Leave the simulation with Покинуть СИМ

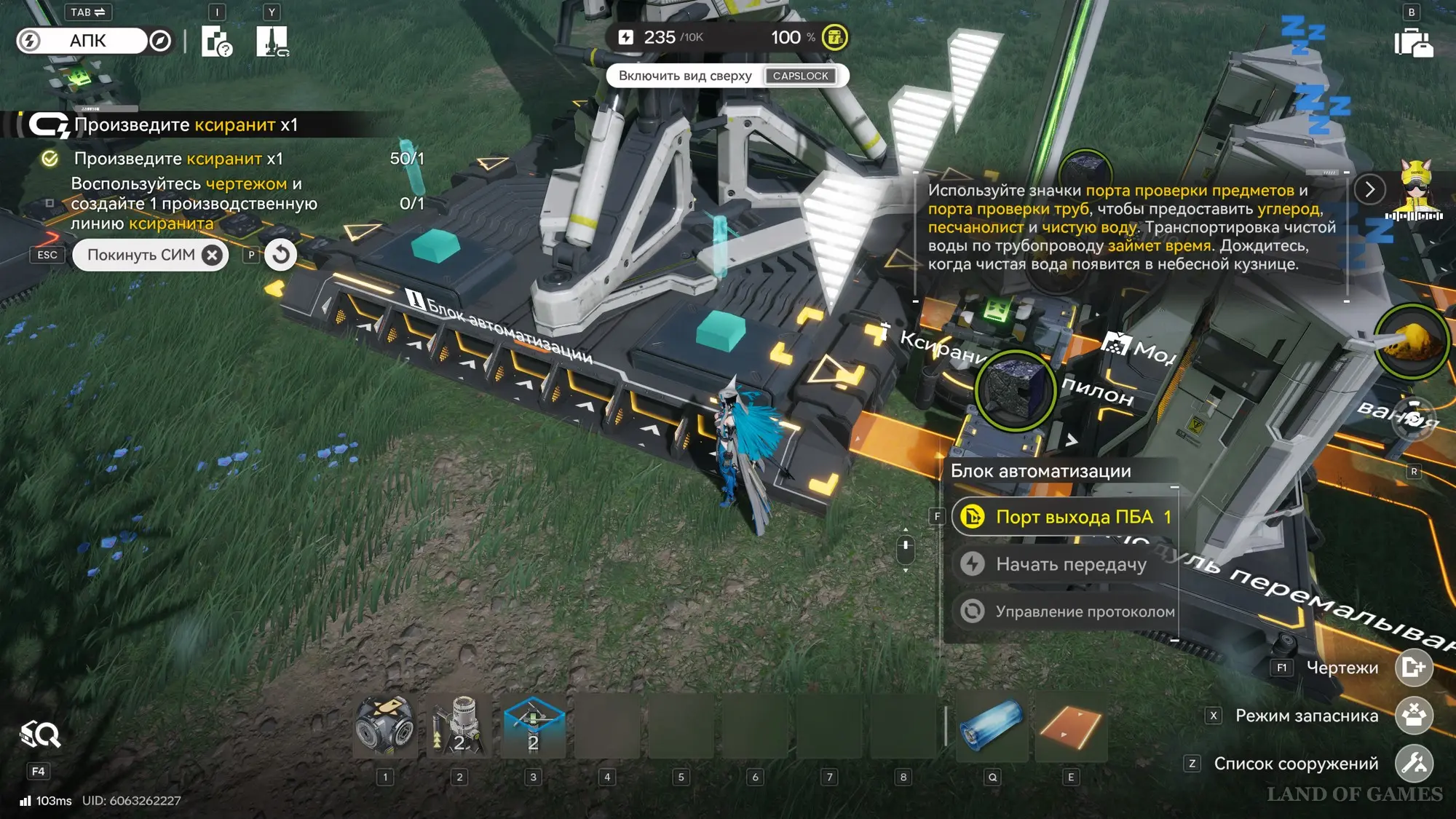pyautogui.click(x=151, y=255)
